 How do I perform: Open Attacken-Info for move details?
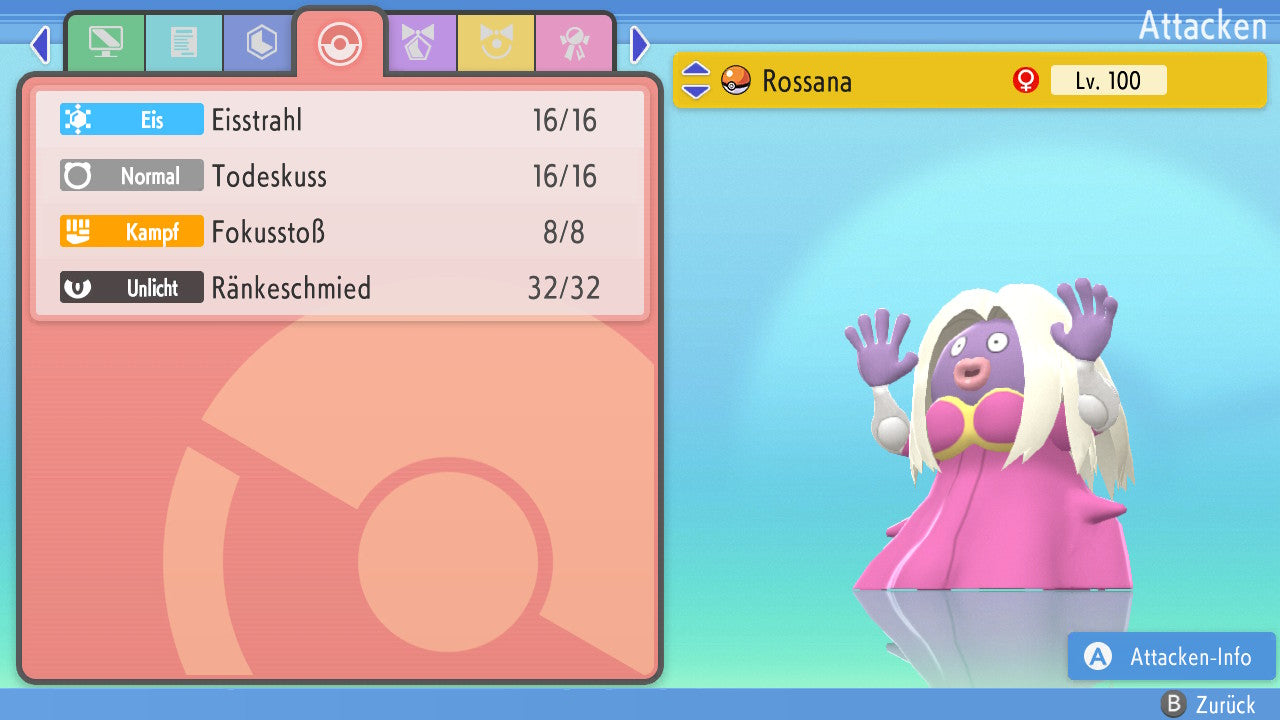click(x=1172, y=656)
